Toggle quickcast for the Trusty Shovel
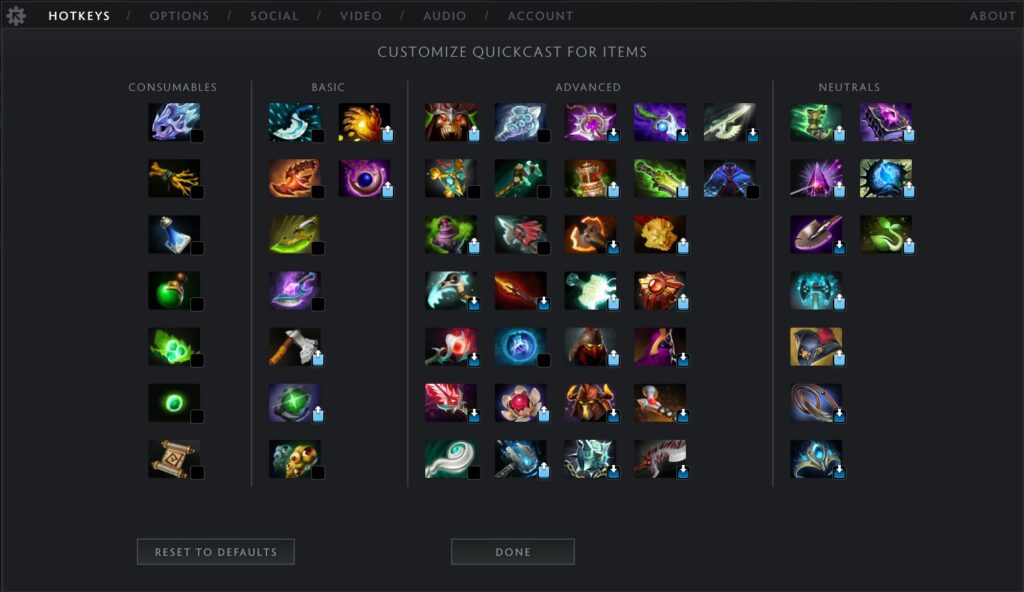1024x592 pixels. pos(839,248)
